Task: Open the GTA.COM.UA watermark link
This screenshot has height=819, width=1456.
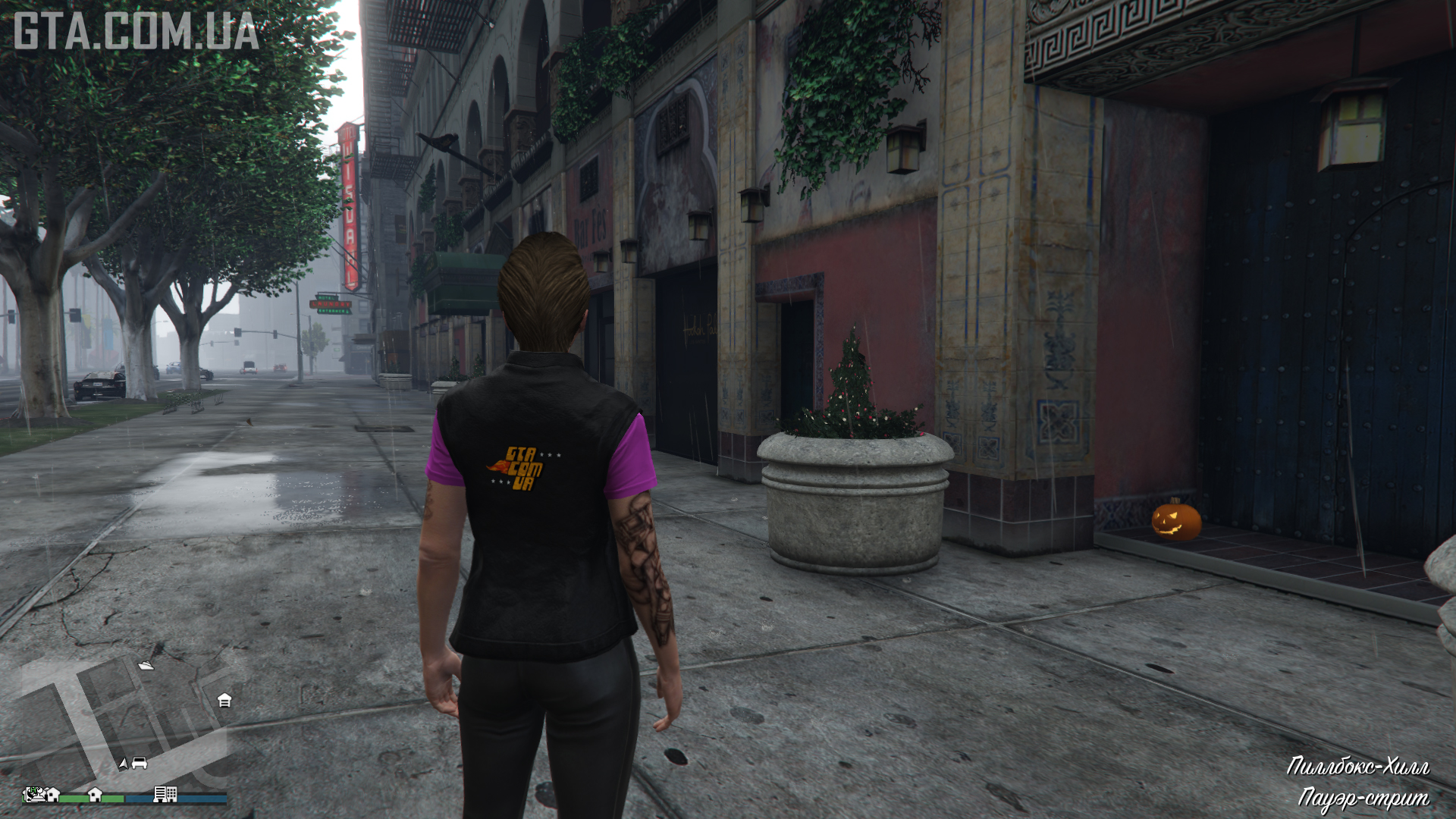Action: coord(136,32)
